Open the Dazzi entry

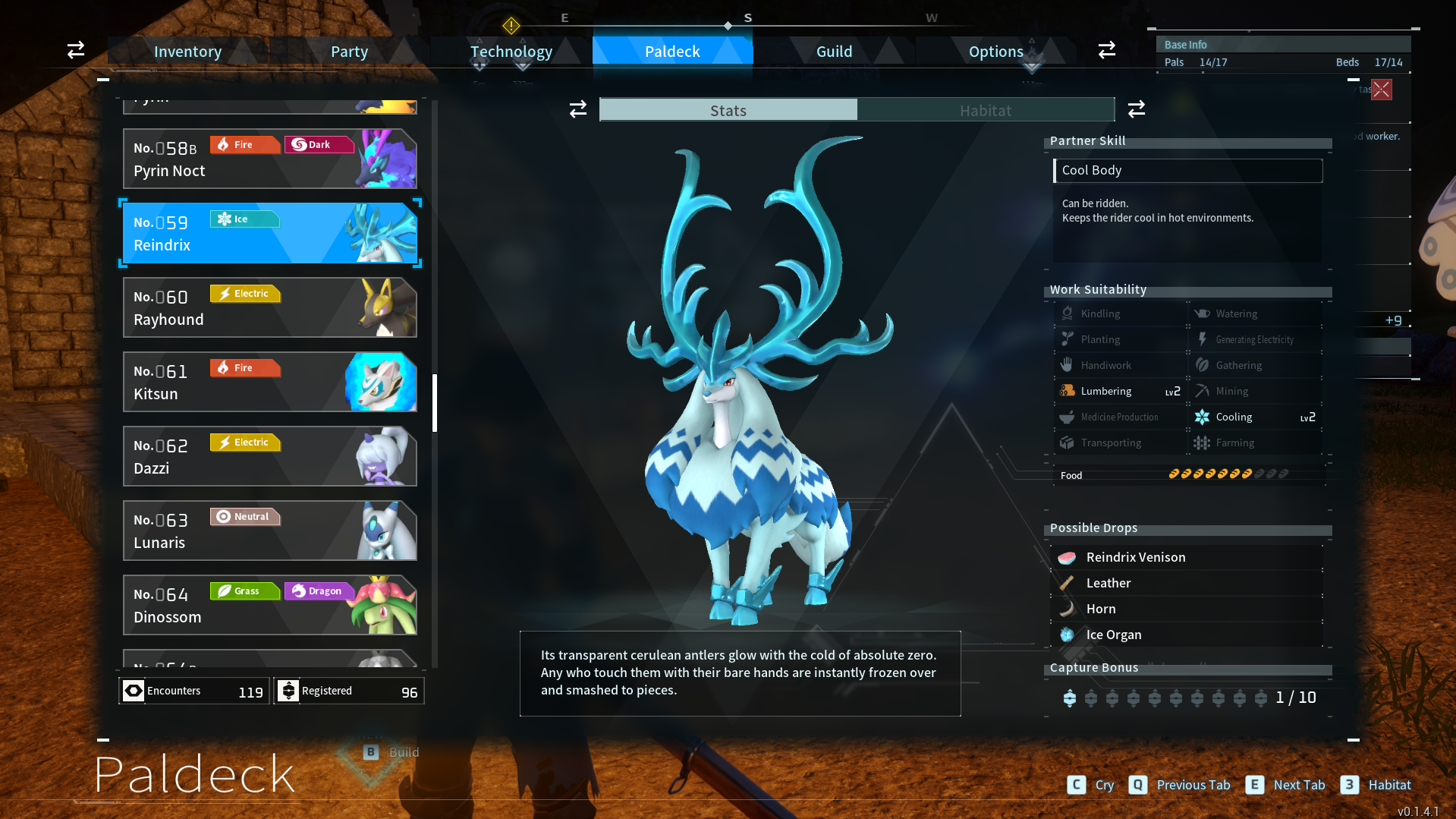point(269,456)
